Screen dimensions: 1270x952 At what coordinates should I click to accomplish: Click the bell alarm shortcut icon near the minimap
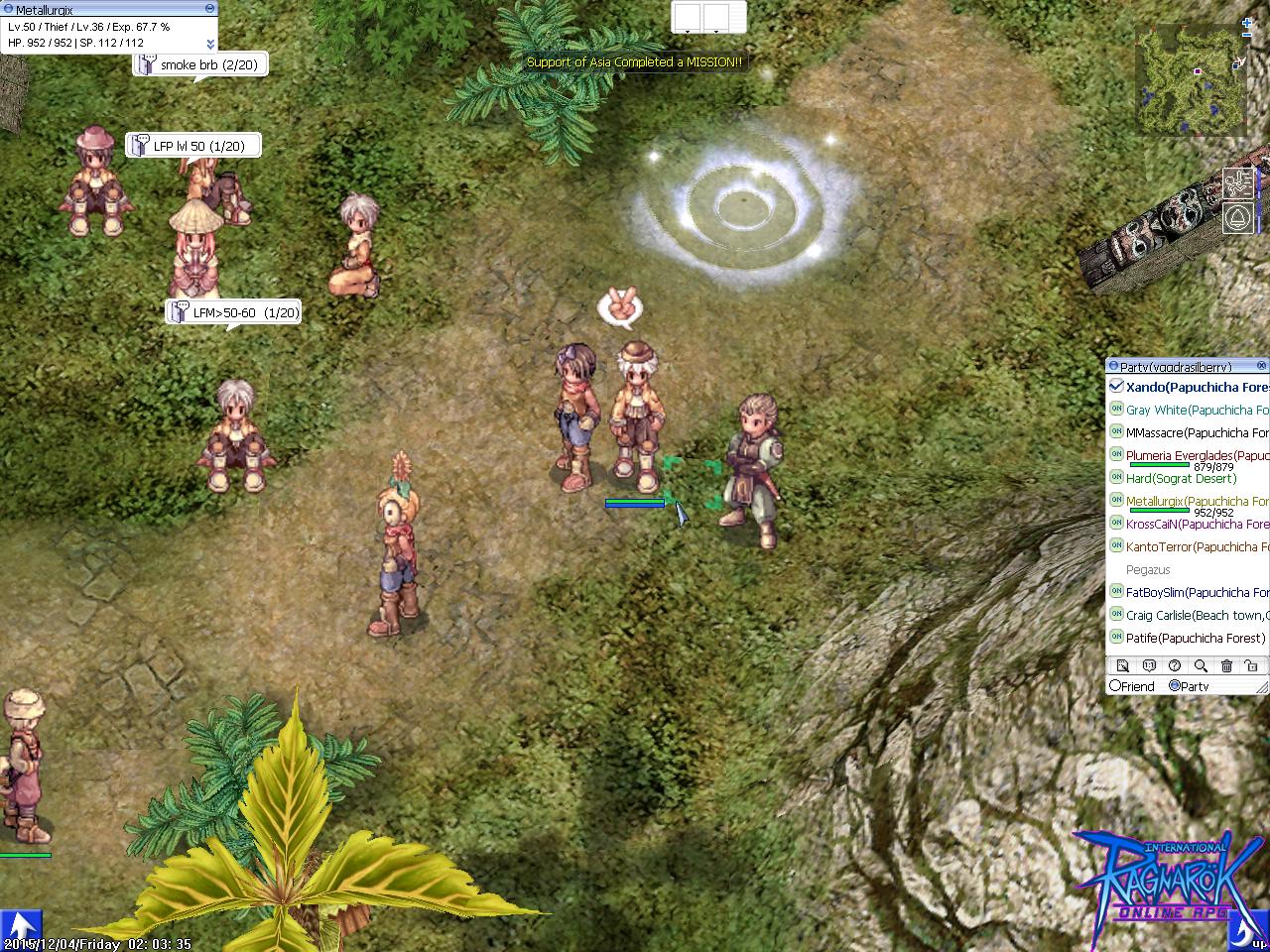point(1238,216)
